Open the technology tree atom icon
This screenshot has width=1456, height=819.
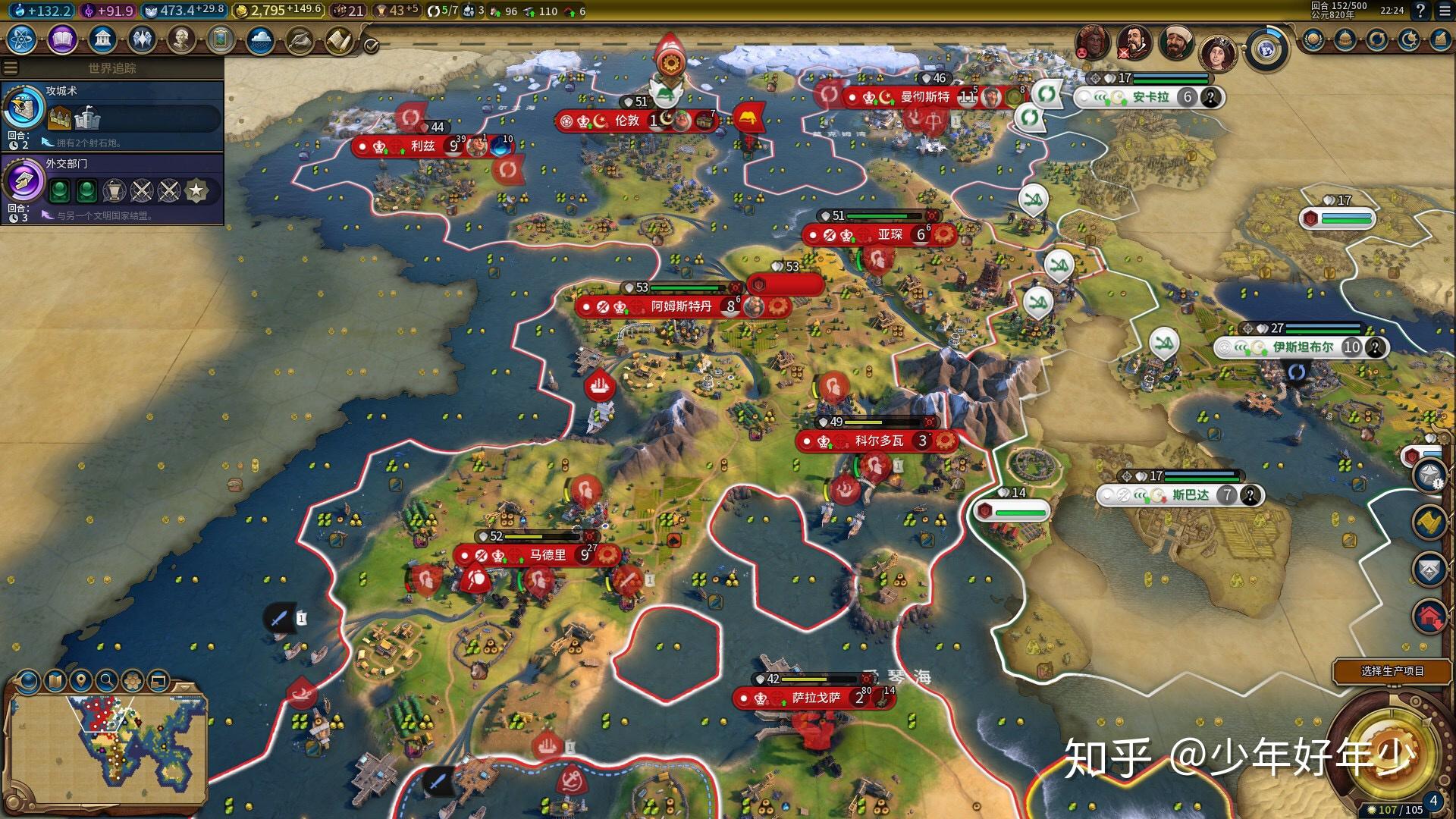[x=23, y=39]
